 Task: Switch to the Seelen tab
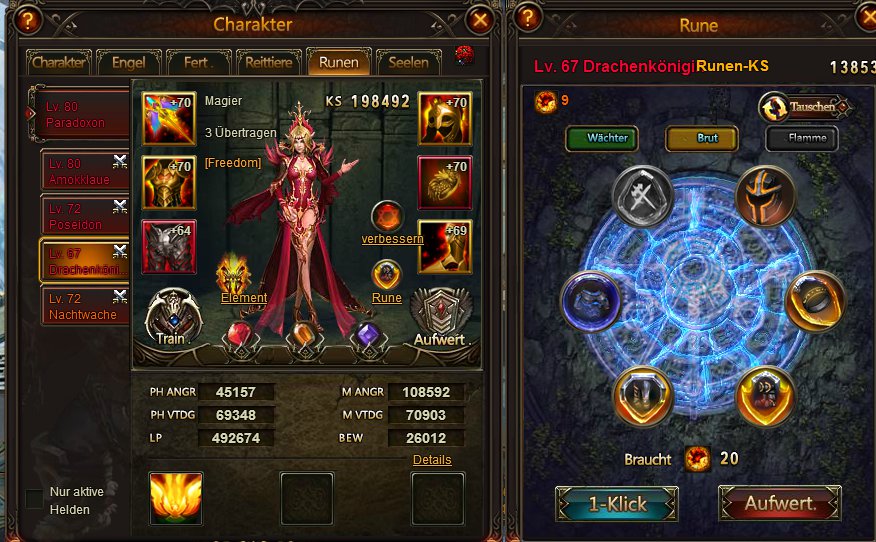tap(408, 62)
